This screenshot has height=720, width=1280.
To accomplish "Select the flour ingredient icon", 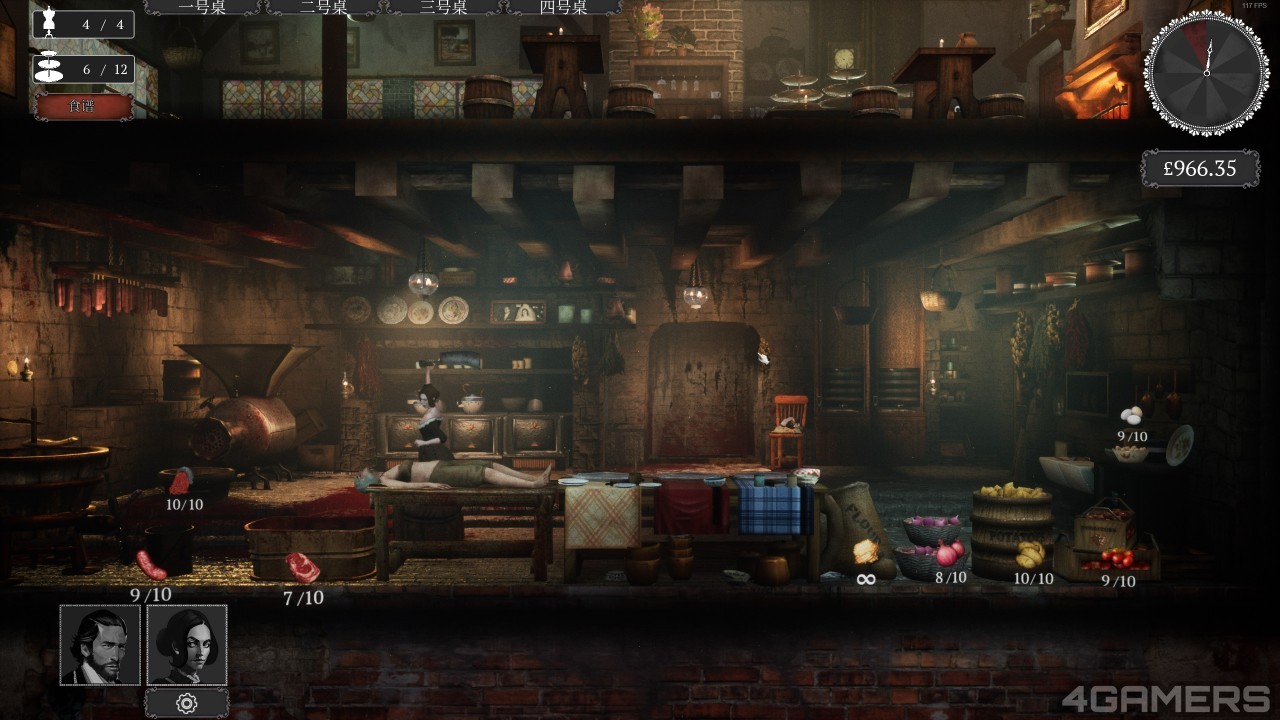I will point(866,552).
